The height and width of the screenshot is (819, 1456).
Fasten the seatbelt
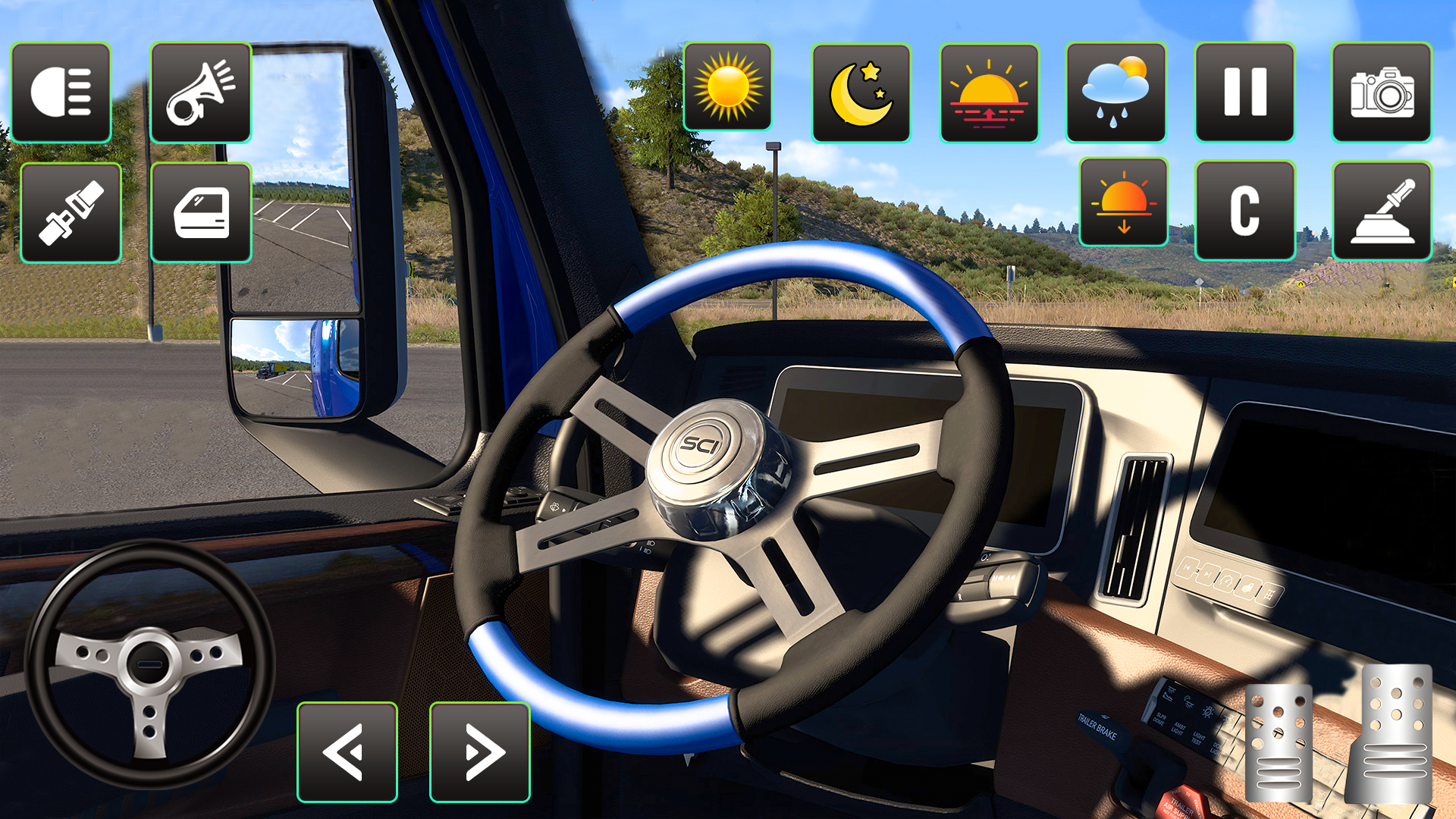71,212
